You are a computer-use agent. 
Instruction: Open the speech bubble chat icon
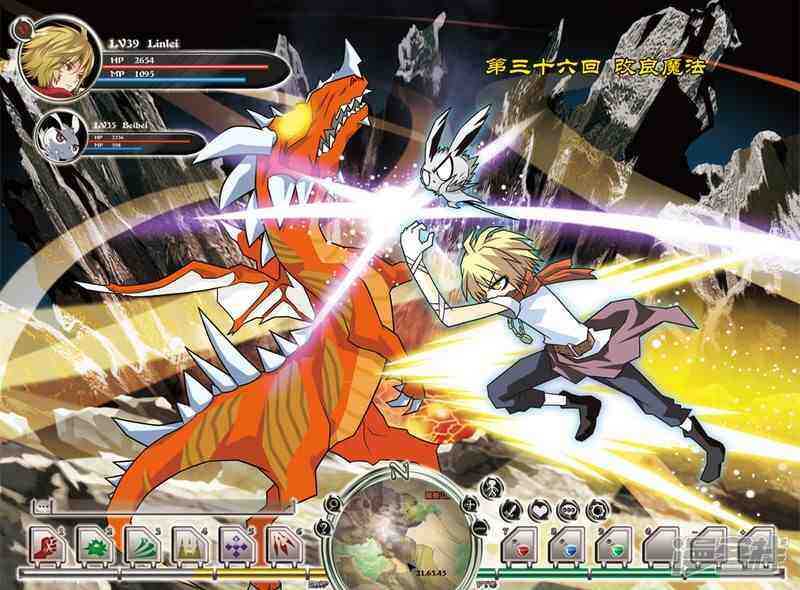(567, 509)
